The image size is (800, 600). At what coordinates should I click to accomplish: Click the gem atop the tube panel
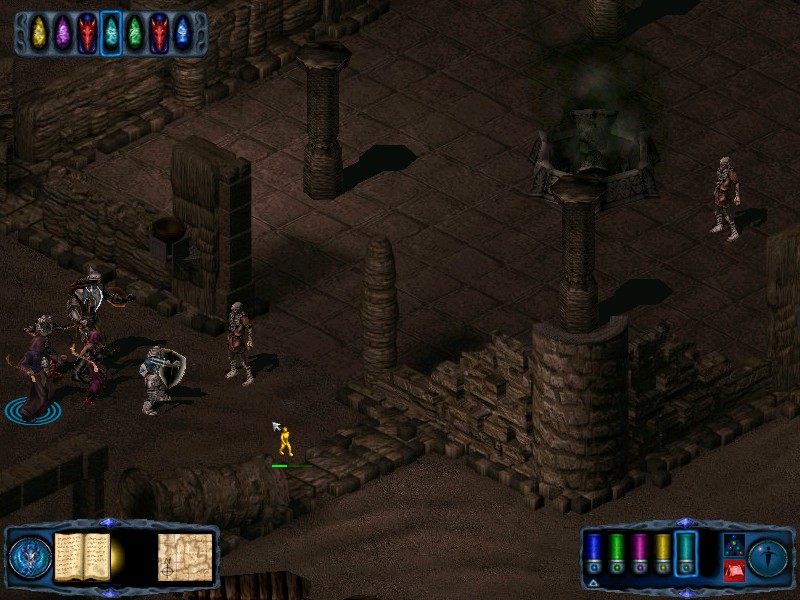pyautogui.click(x=685, y=522)
